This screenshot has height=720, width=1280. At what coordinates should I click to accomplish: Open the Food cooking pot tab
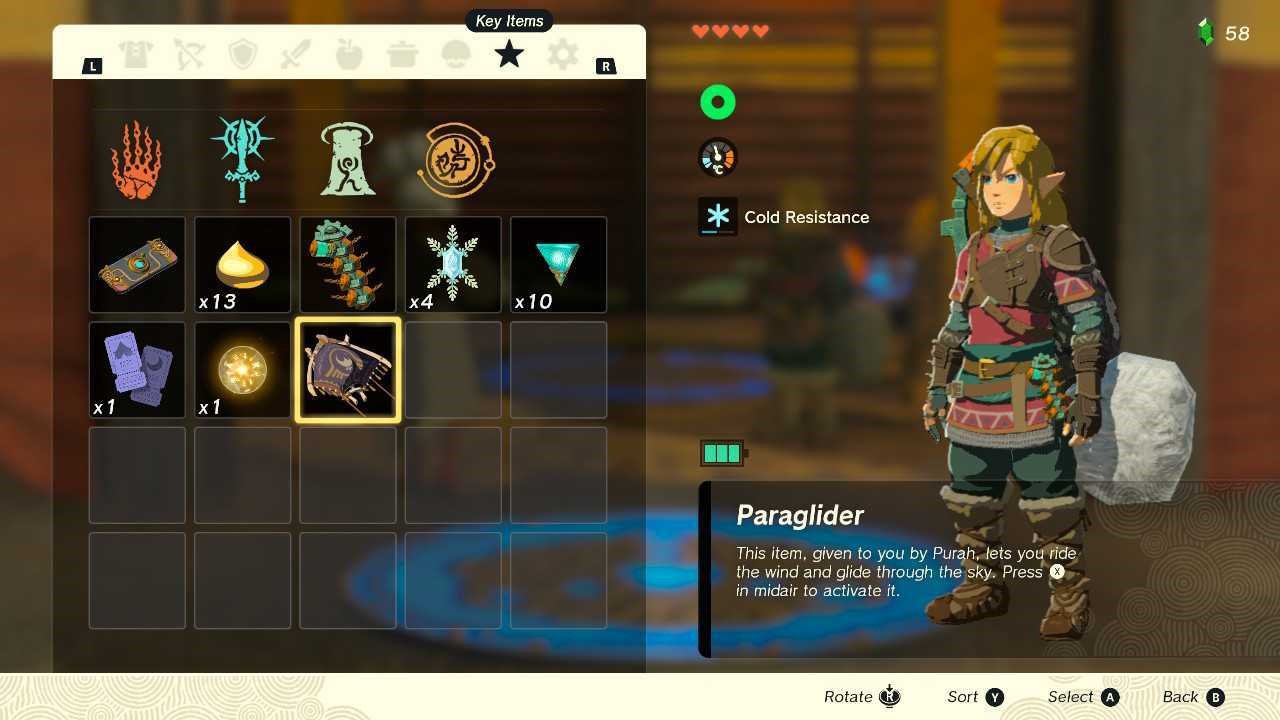tap(403, 54)
